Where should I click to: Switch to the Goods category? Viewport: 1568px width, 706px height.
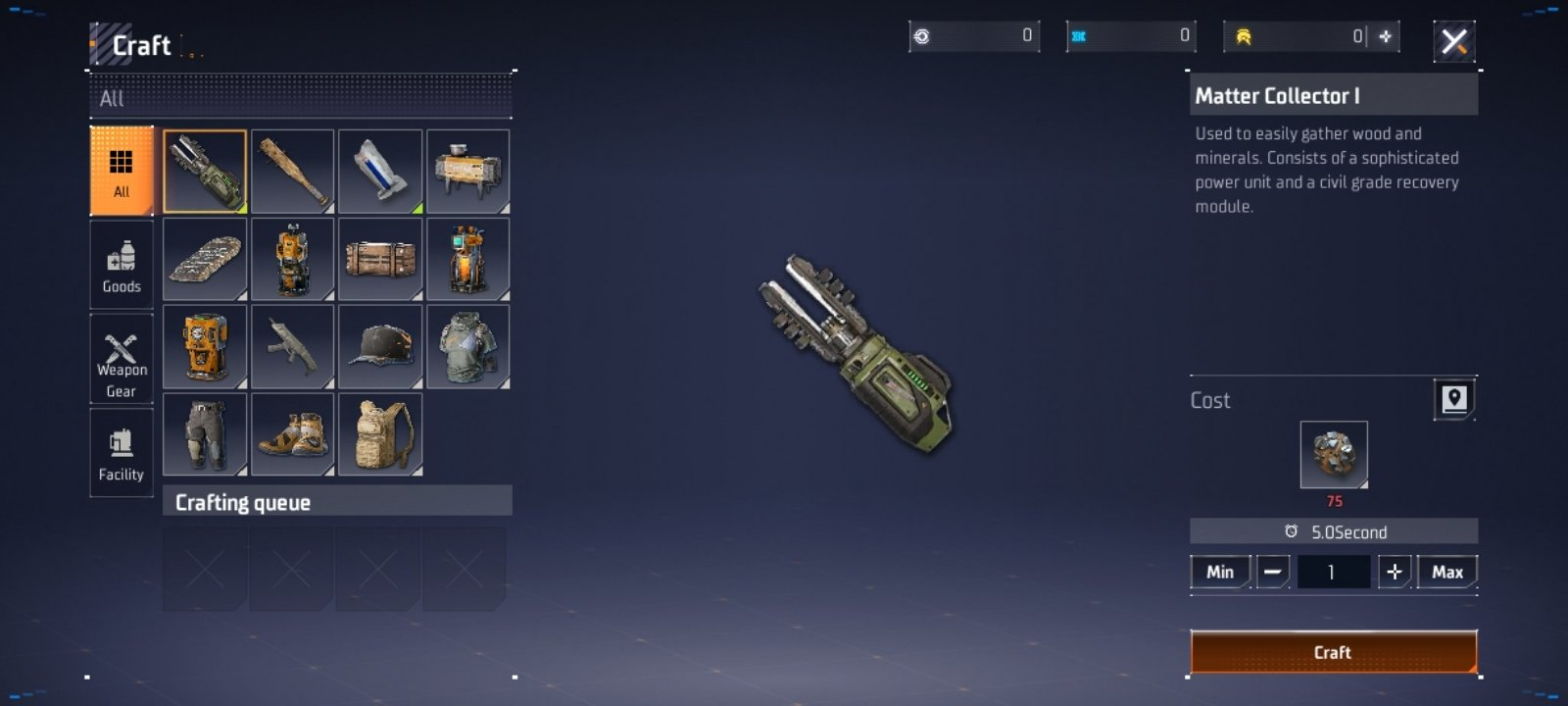(x=122, y=266)
